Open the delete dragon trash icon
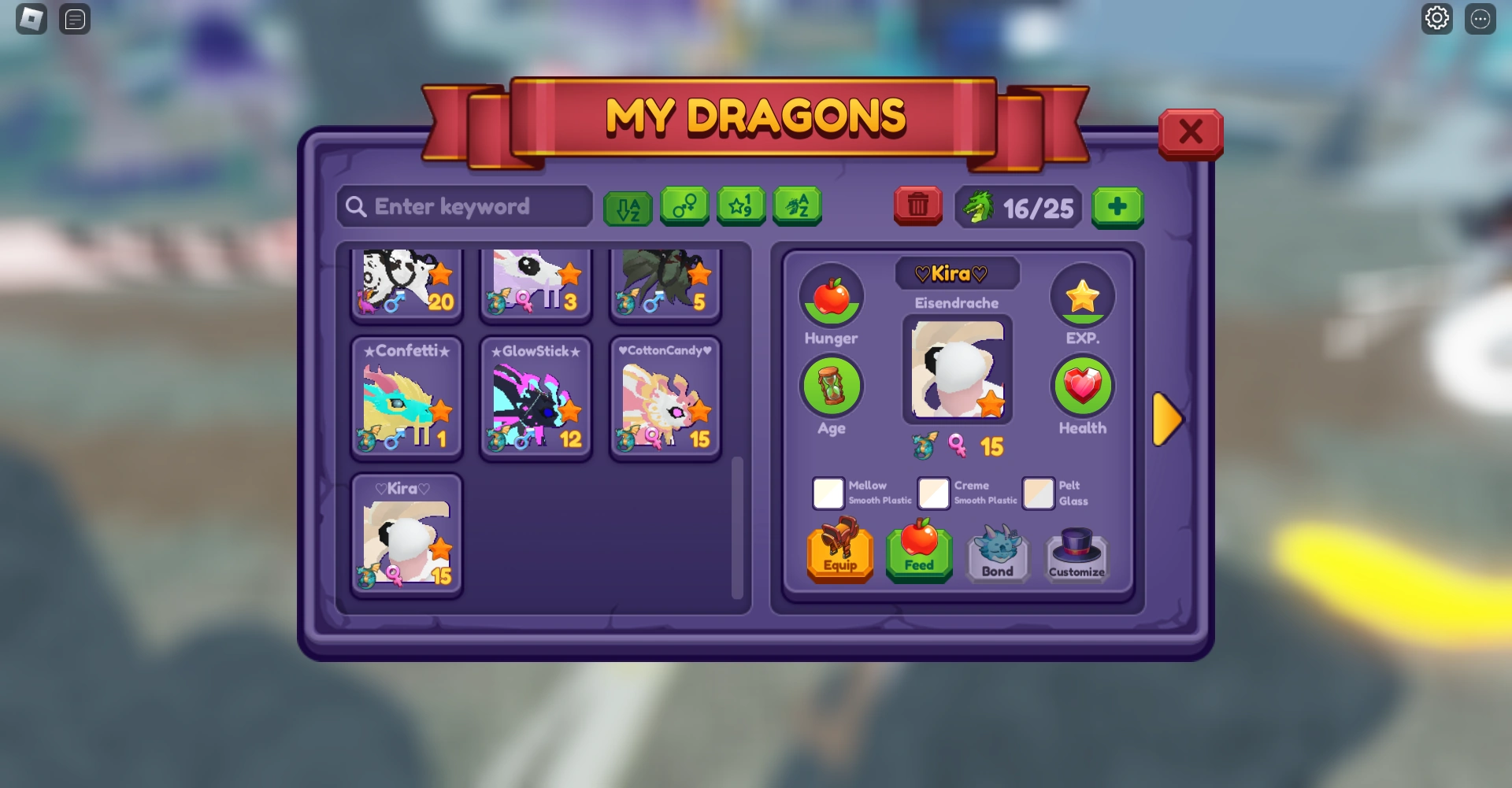The image size is (1512, 788). point(917,206)
